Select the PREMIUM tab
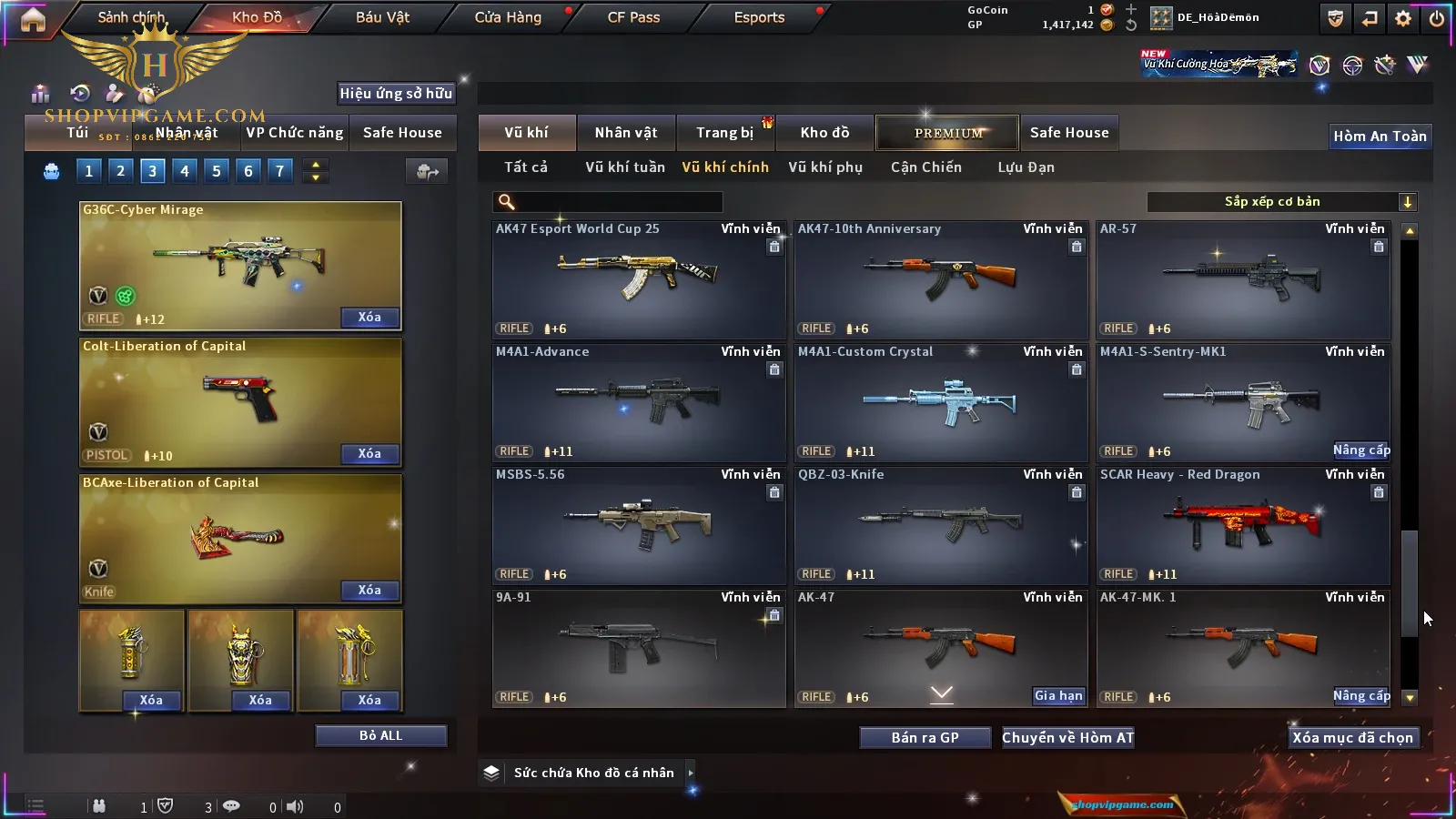This screenshot has height=819, width=1456. tap(947, 133)
